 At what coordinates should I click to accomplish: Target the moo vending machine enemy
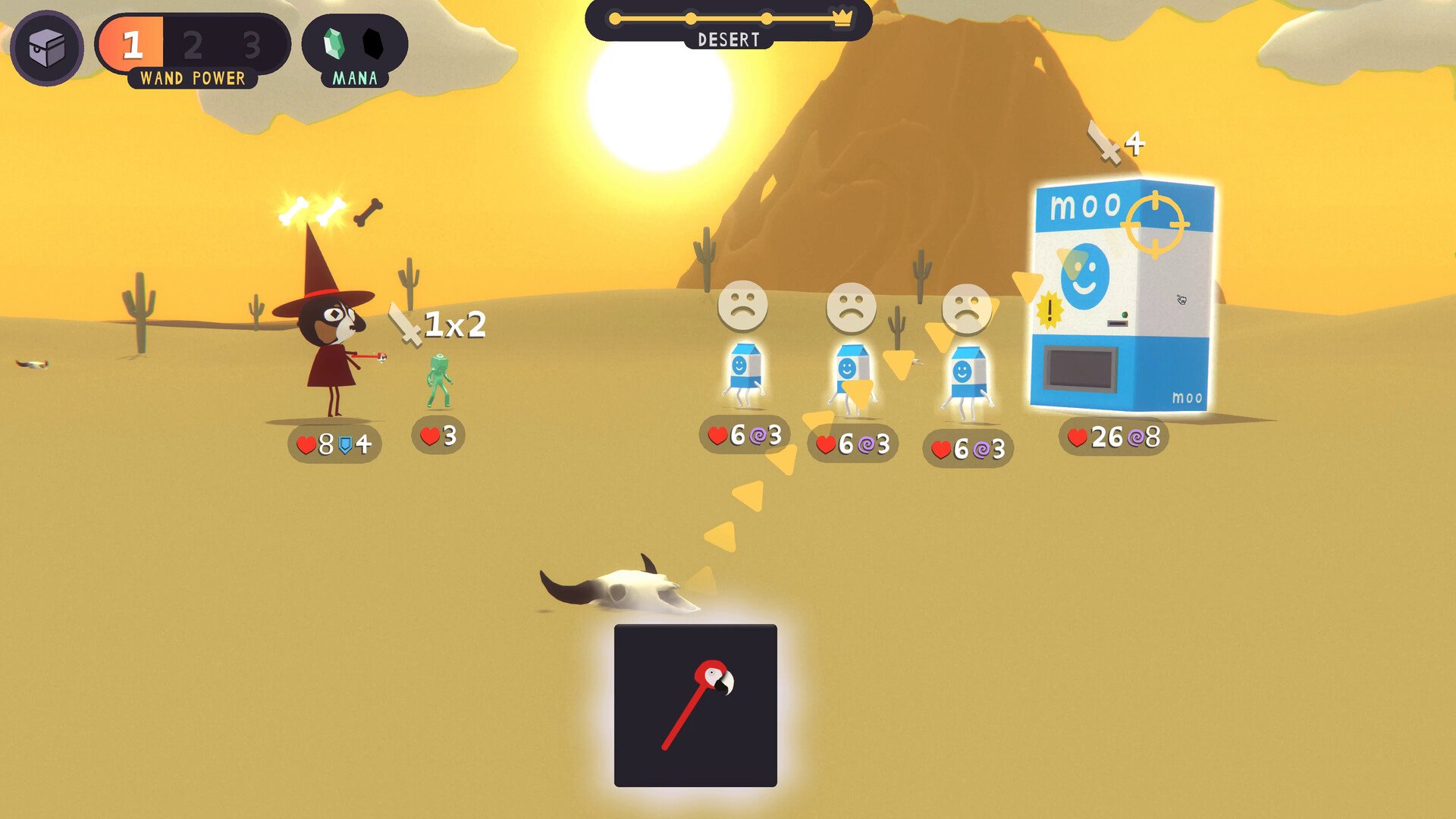click(1122, 296)
